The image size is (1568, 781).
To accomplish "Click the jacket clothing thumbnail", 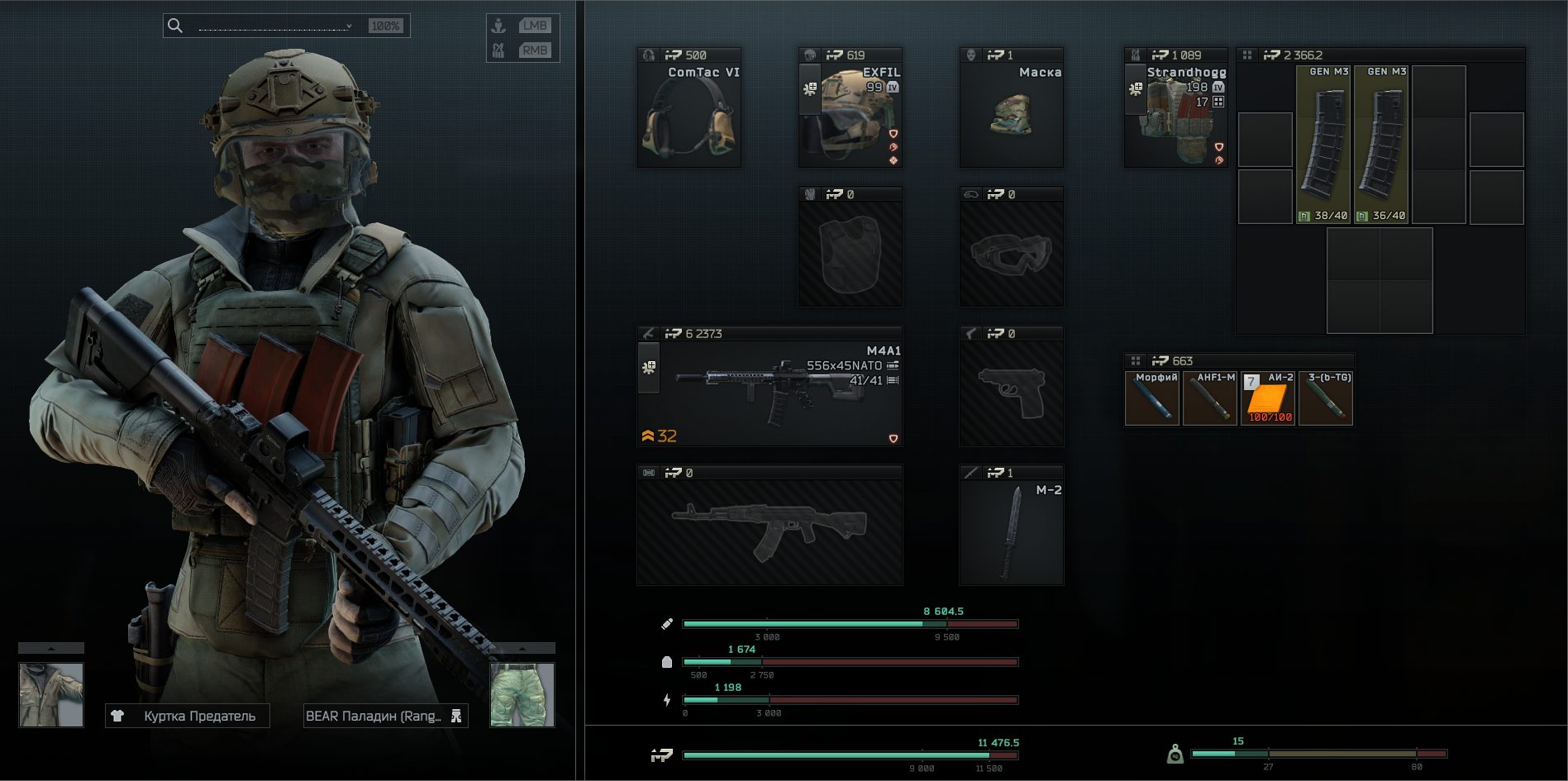I will pyautogui.click(x=51, y=694).
